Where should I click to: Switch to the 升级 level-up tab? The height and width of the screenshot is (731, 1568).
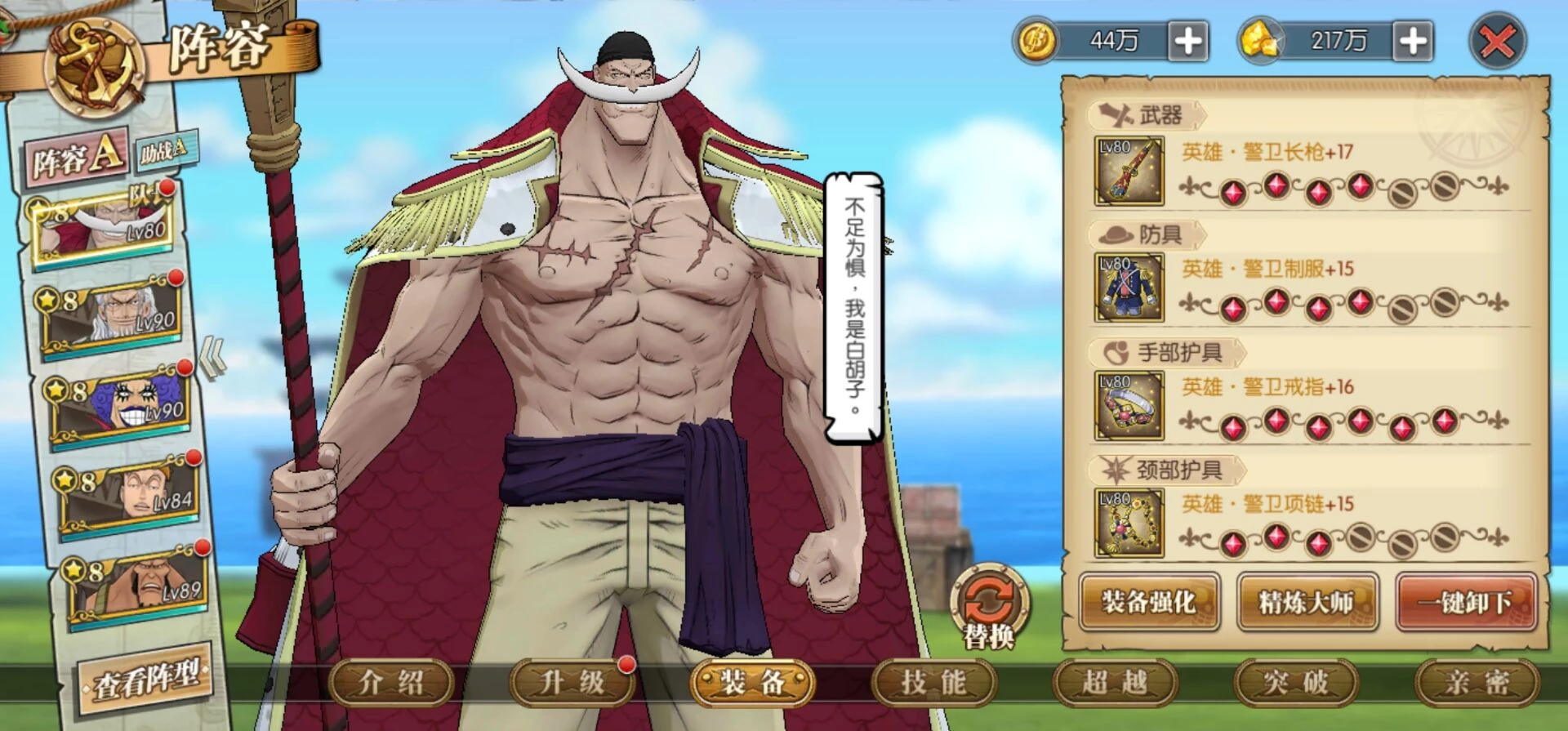(572, 682)
